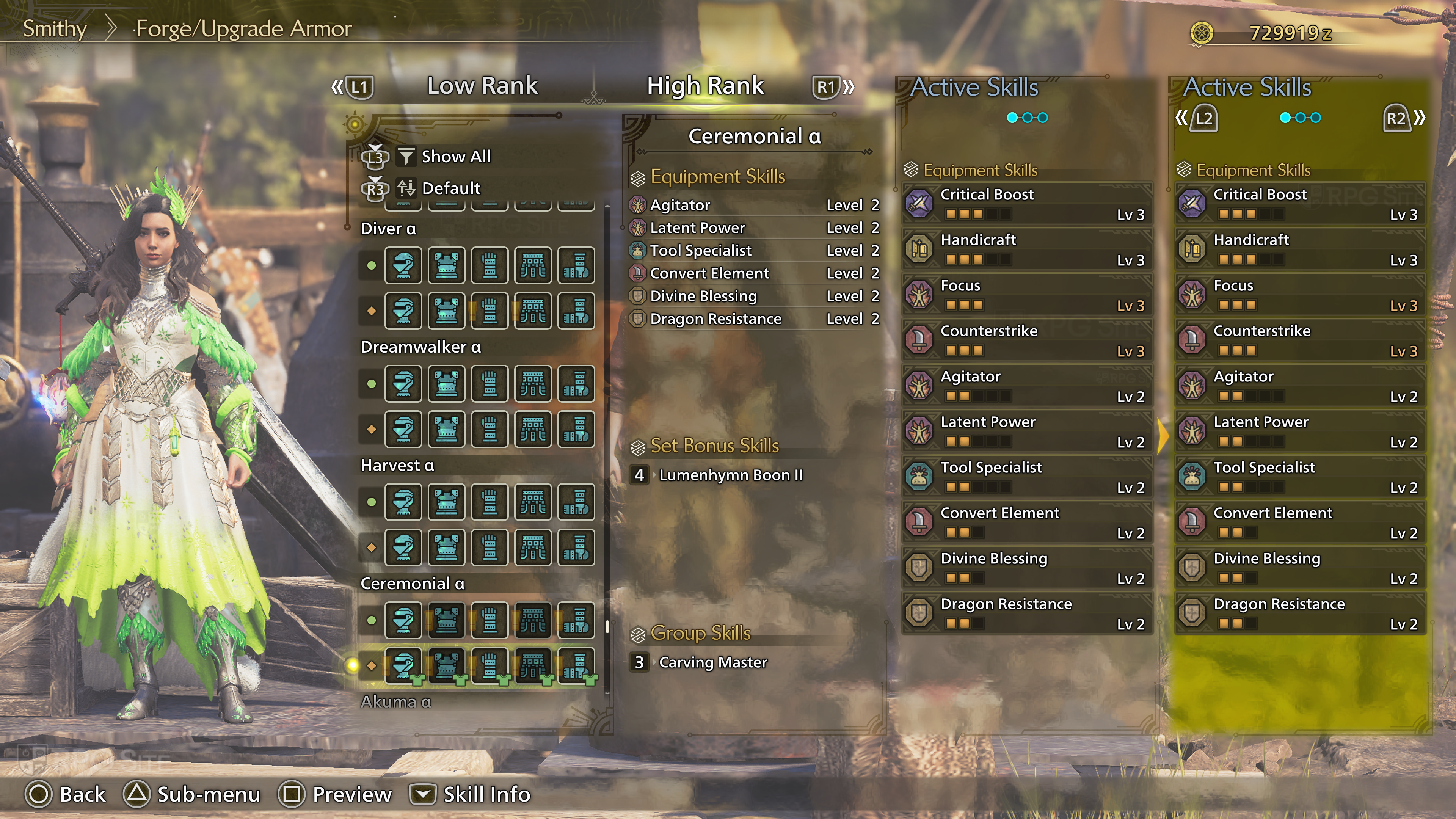The width and height of the screenshot is (1456, 819).
Task: Select the Diver α helm in the circle row
Action: click(403, 265)
